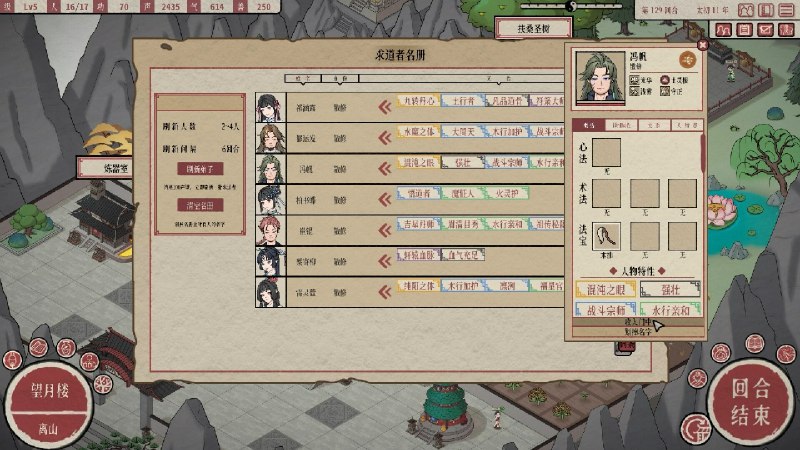Screen dimensions: 800x450
Task: Select the 崔锃 row in the roster
Action: coord(306,226)
